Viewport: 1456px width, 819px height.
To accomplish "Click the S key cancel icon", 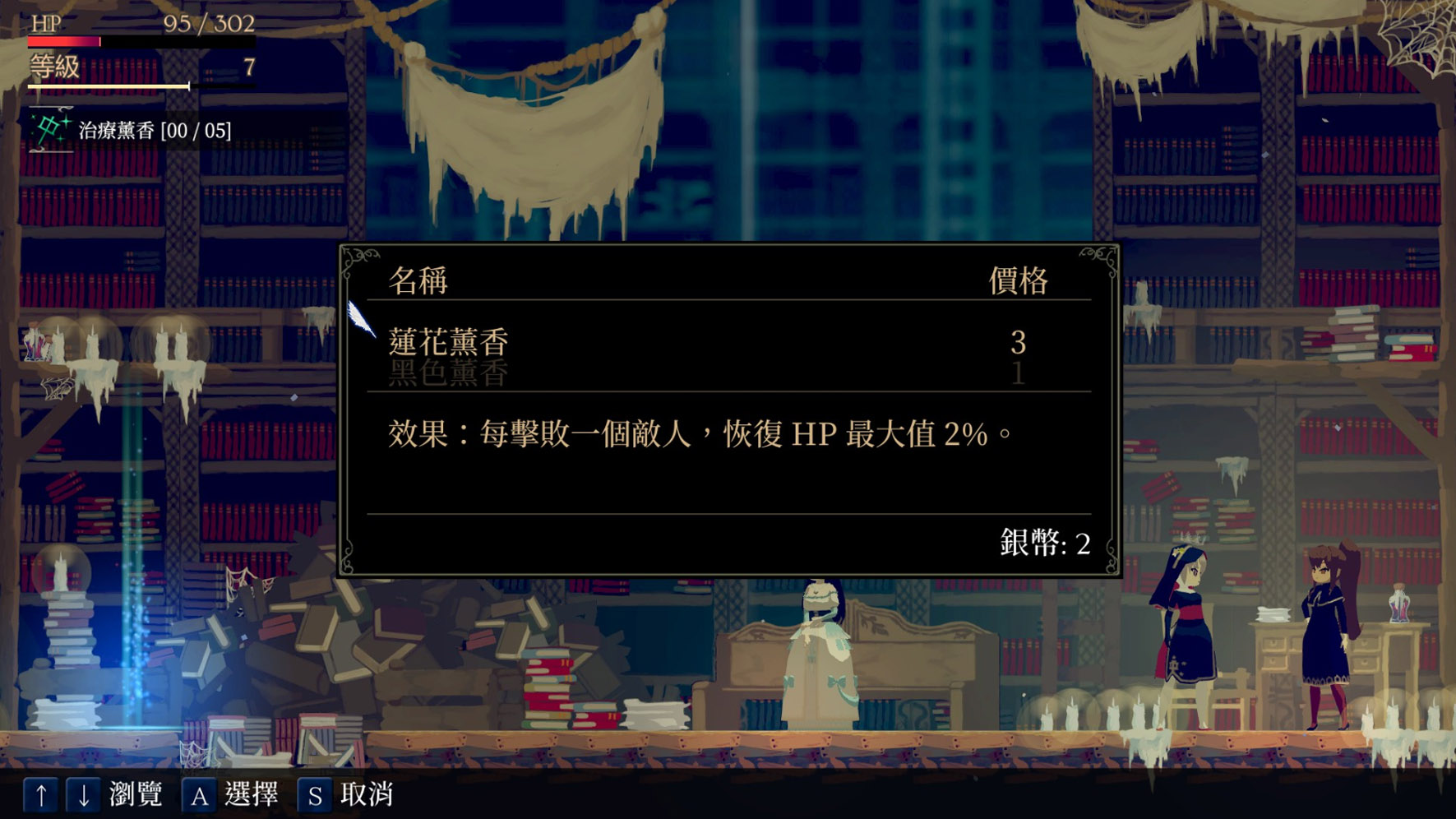I will pos(315,796).
